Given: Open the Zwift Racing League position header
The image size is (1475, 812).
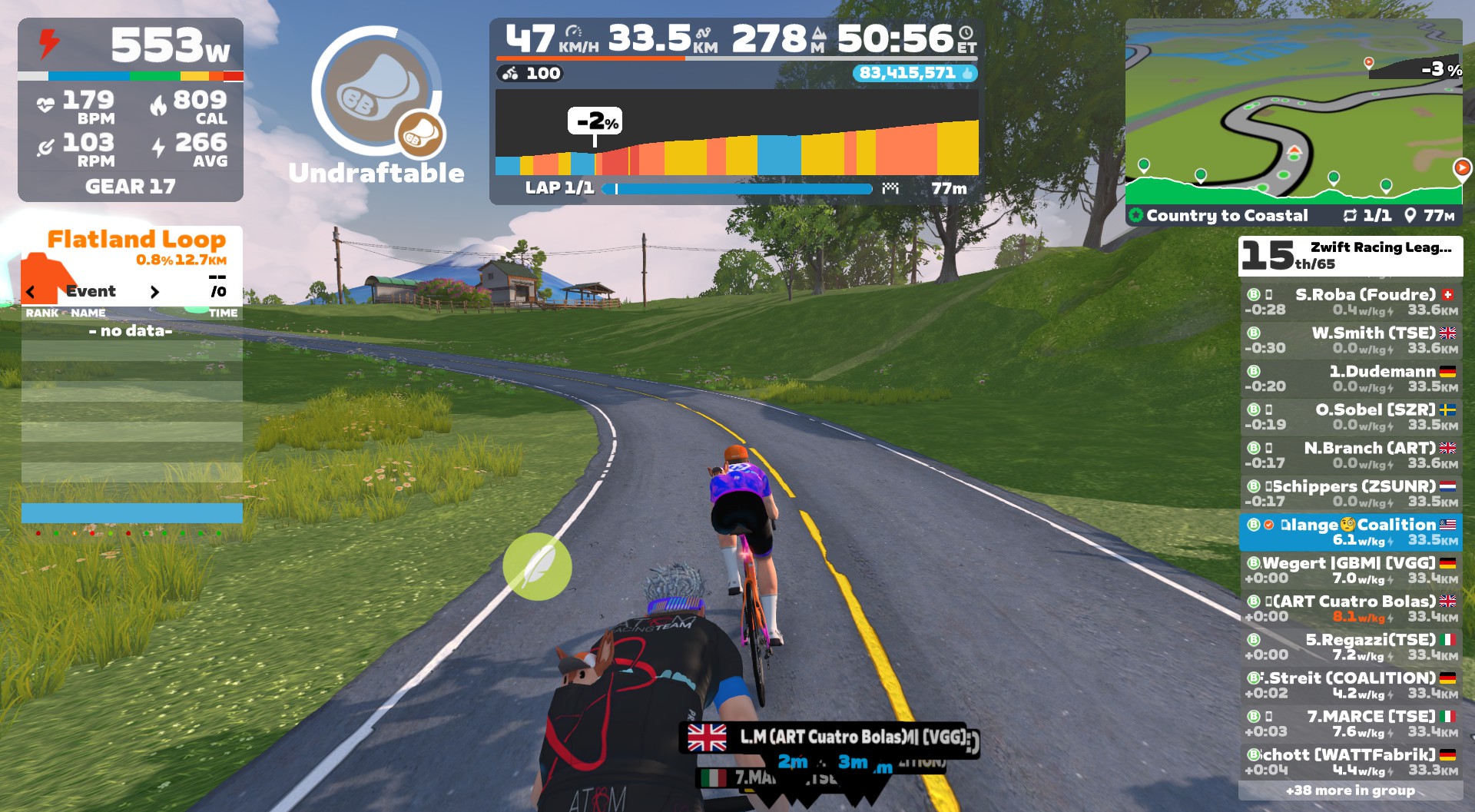Looking at the screenshot, I should click(1351, 256).
